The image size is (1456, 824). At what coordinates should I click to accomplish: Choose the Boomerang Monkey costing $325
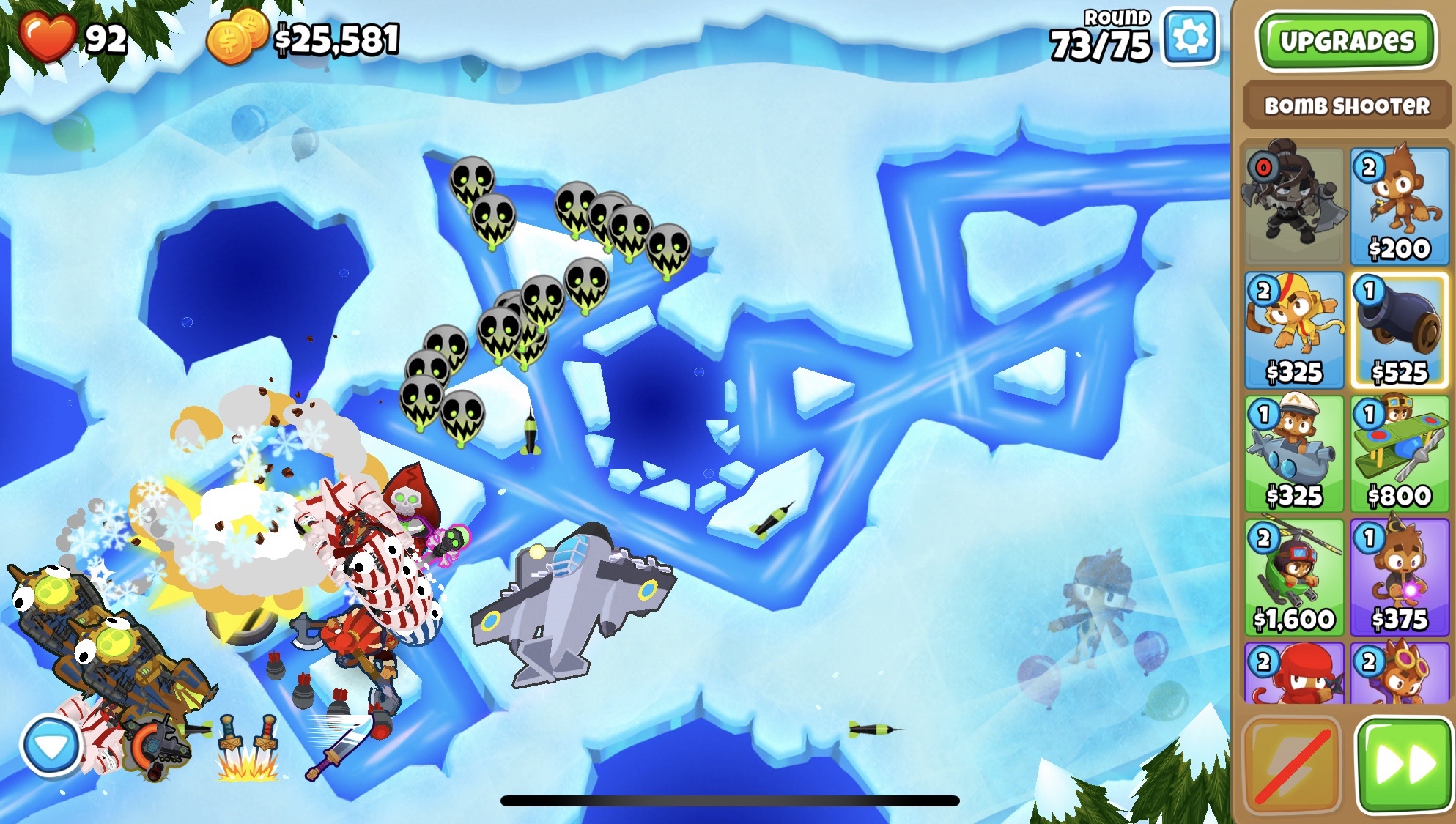[1294, 330]
